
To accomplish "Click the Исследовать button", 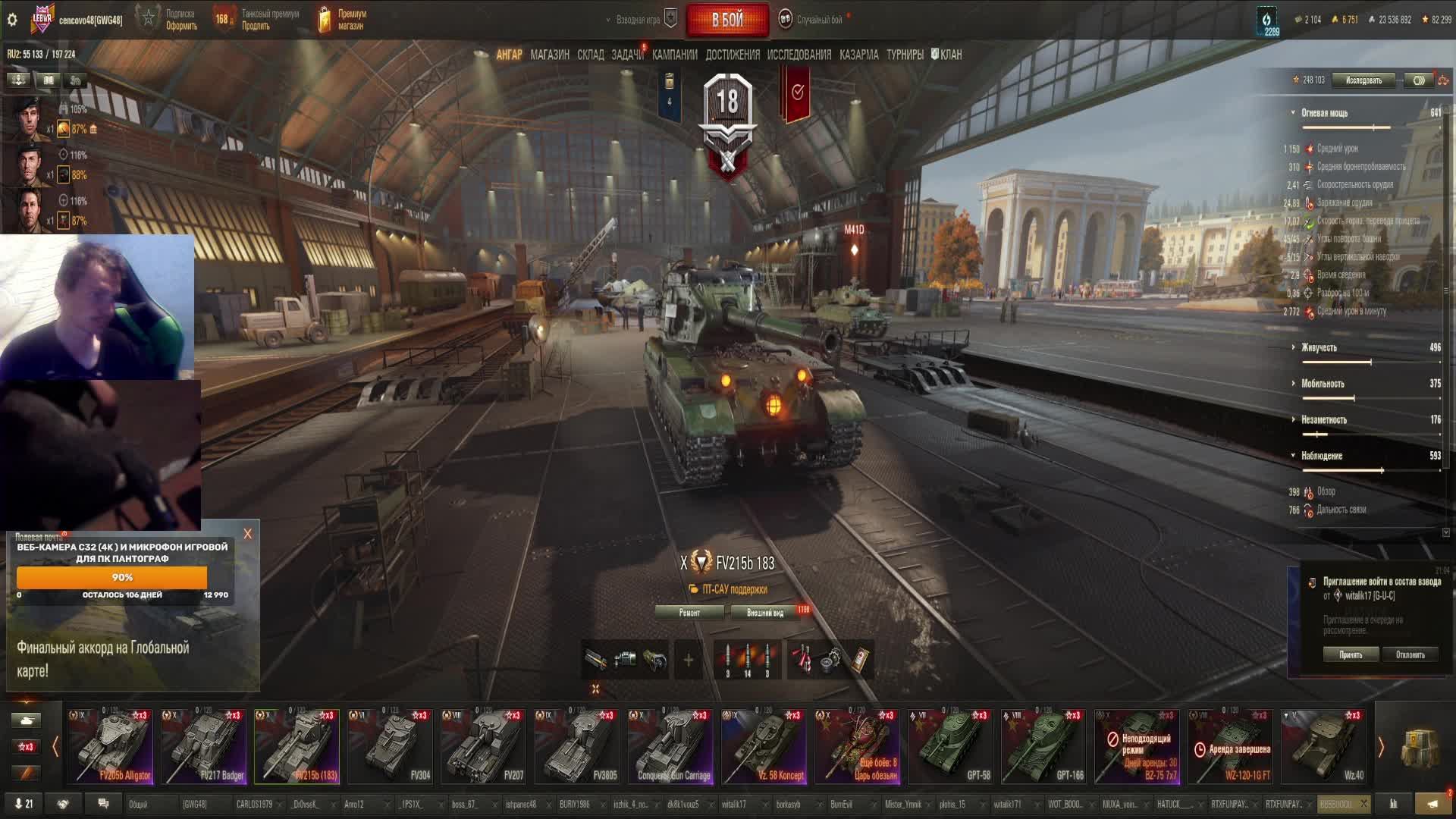I will pos(1363,80).
